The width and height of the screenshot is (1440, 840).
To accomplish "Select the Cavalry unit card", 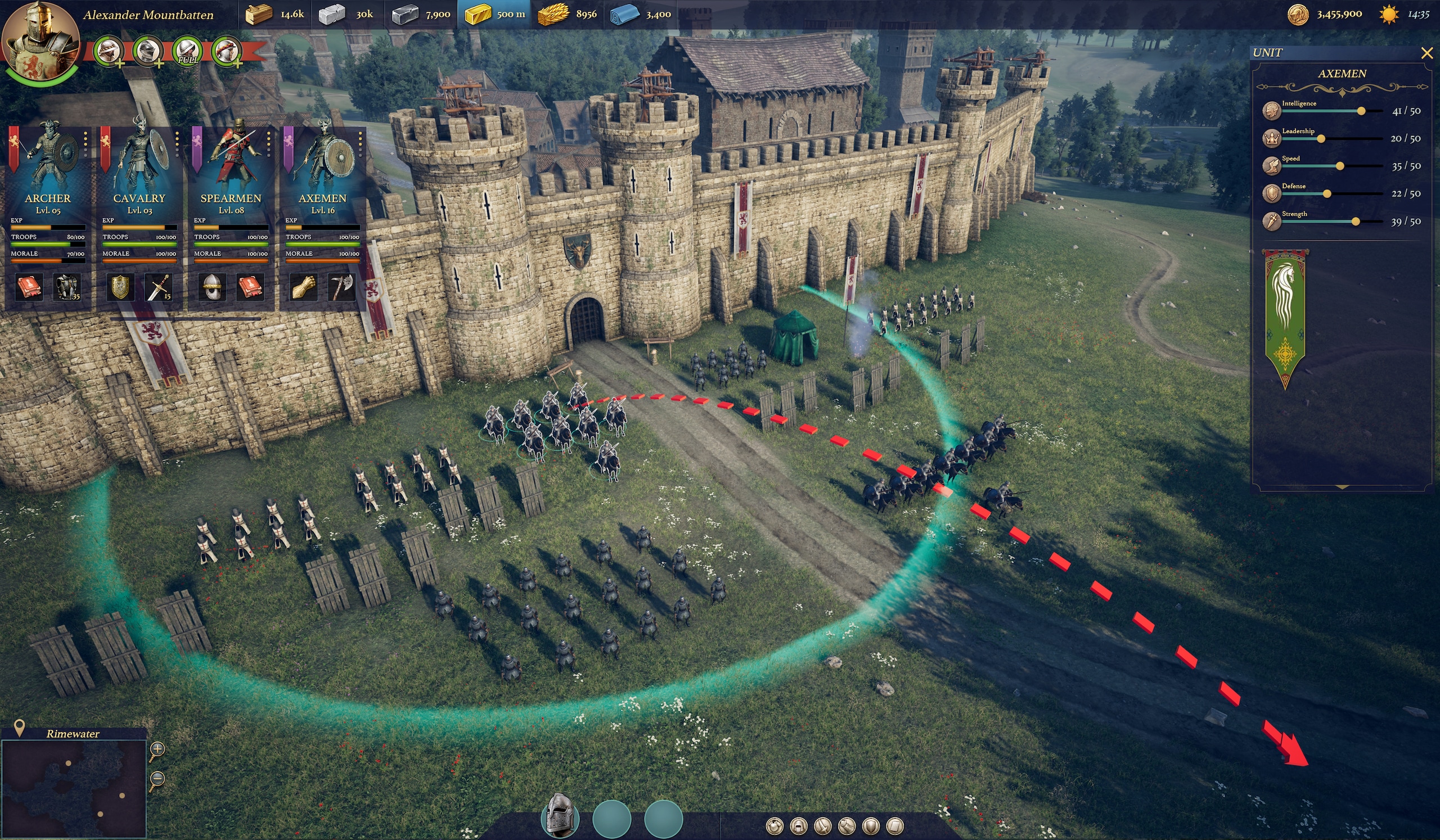I will coord(139,171).
